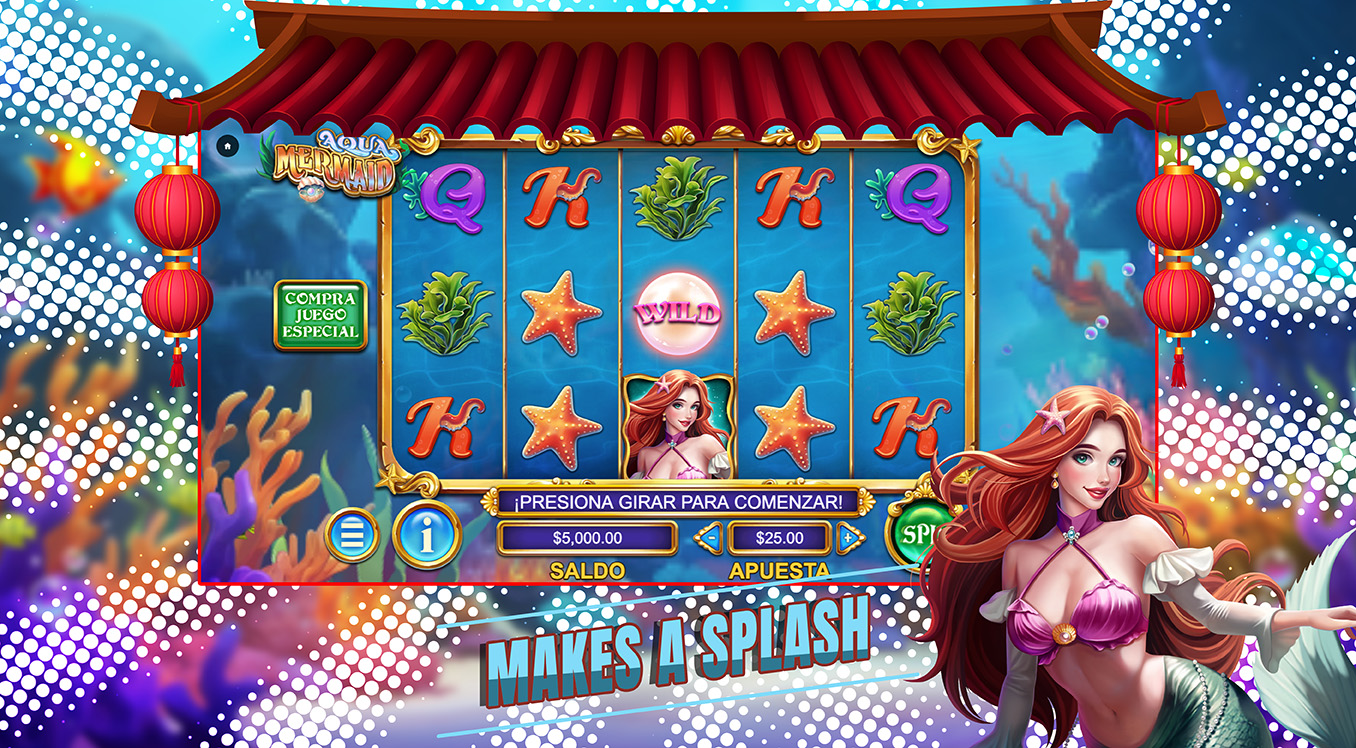Show the game info paytable
Viewport: 1356px width, 748px height.
[427, 536]
